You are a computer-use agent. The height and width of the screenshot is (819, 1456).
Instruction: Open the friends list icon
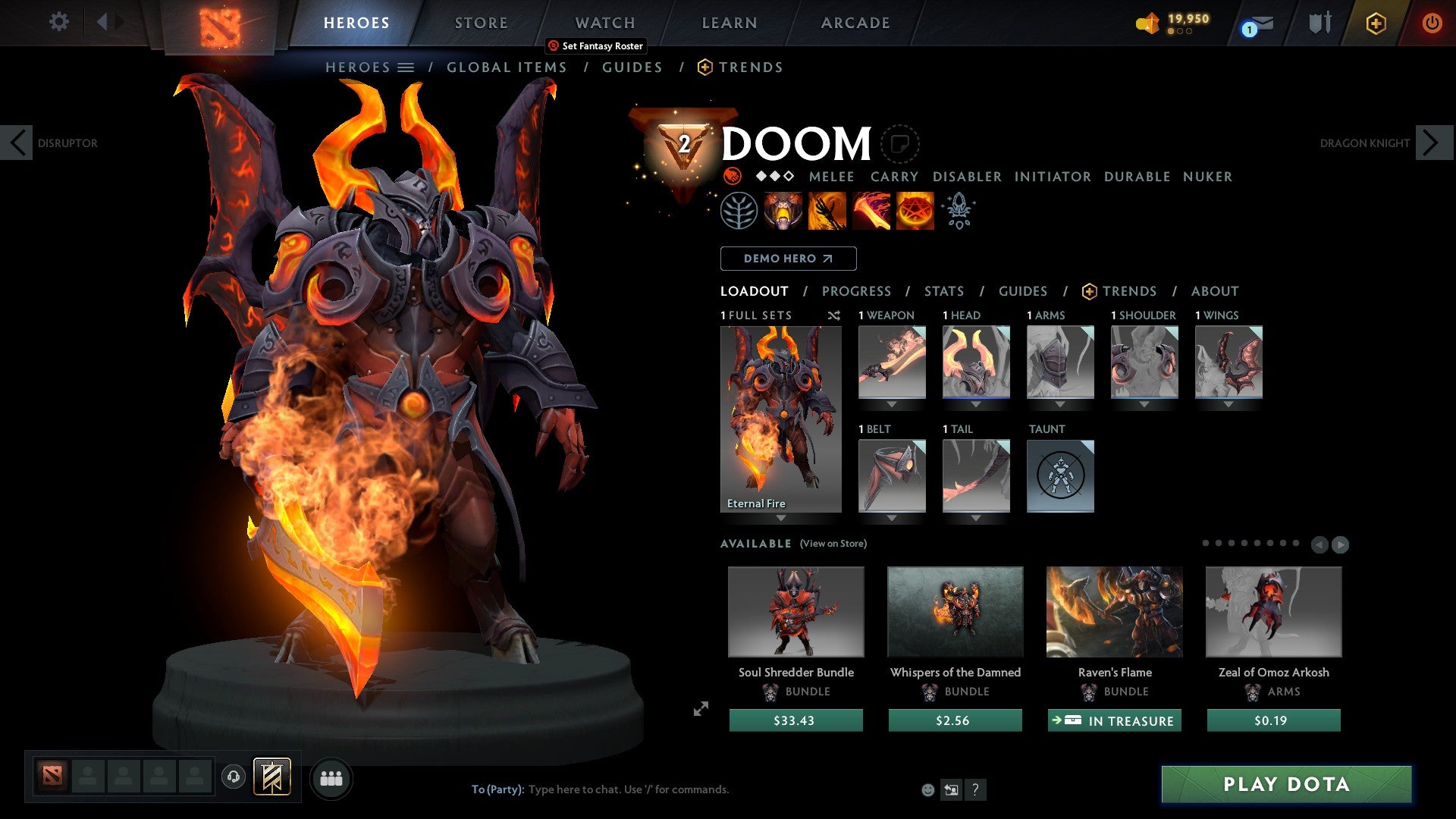331,777
